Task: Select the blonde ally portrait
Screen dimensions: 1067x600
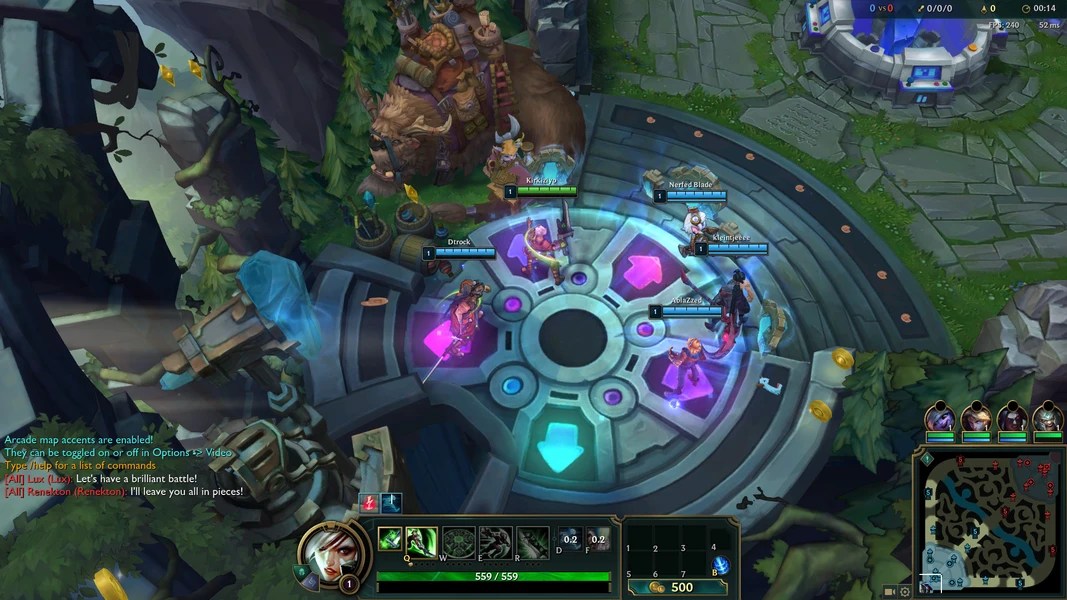Action: tap(976, 417)
